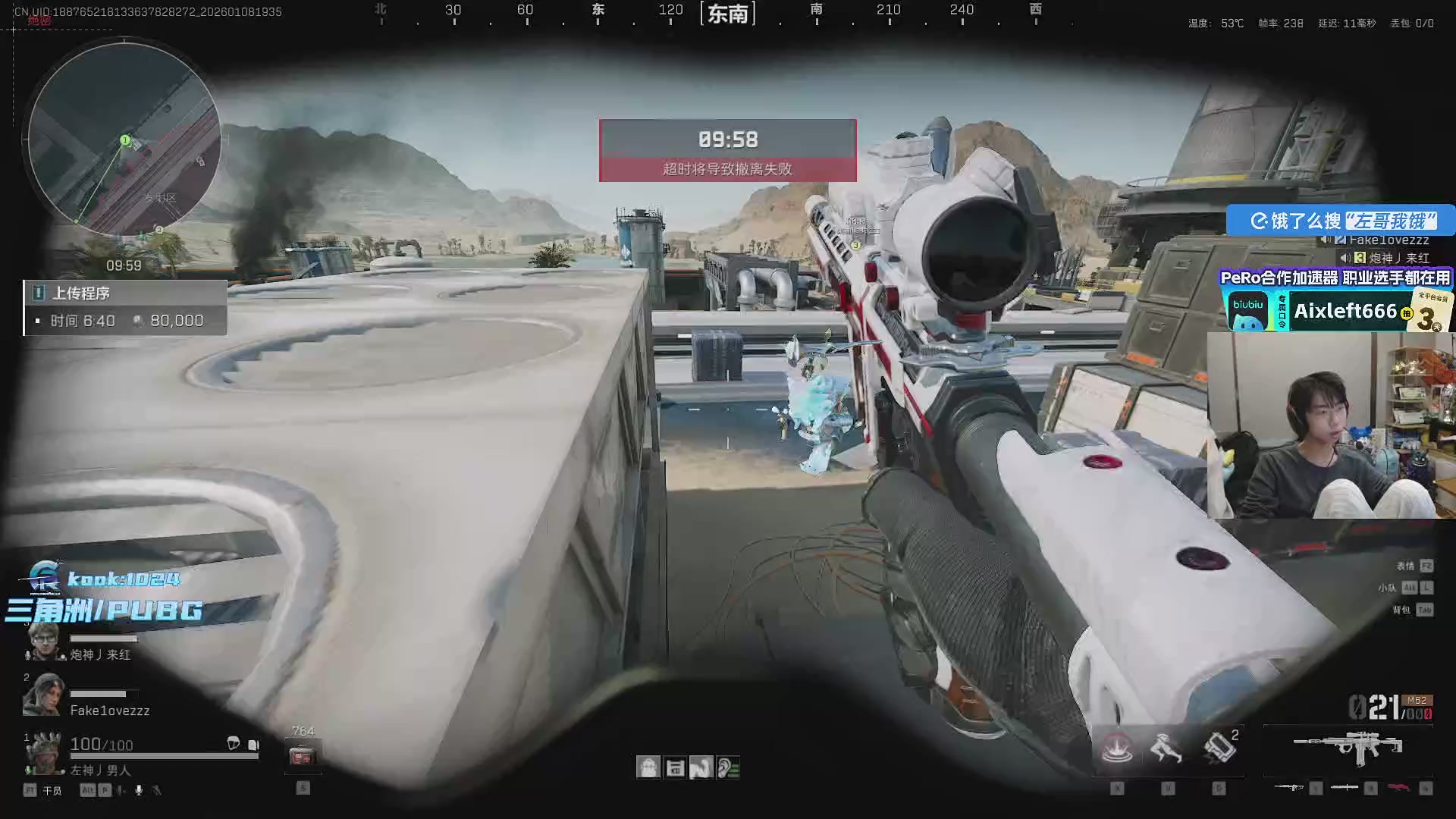The height and width of the screenshot is (819, 1456).
Task: Click your own operator portrait 左神丿男人
Action: [43, 752]
